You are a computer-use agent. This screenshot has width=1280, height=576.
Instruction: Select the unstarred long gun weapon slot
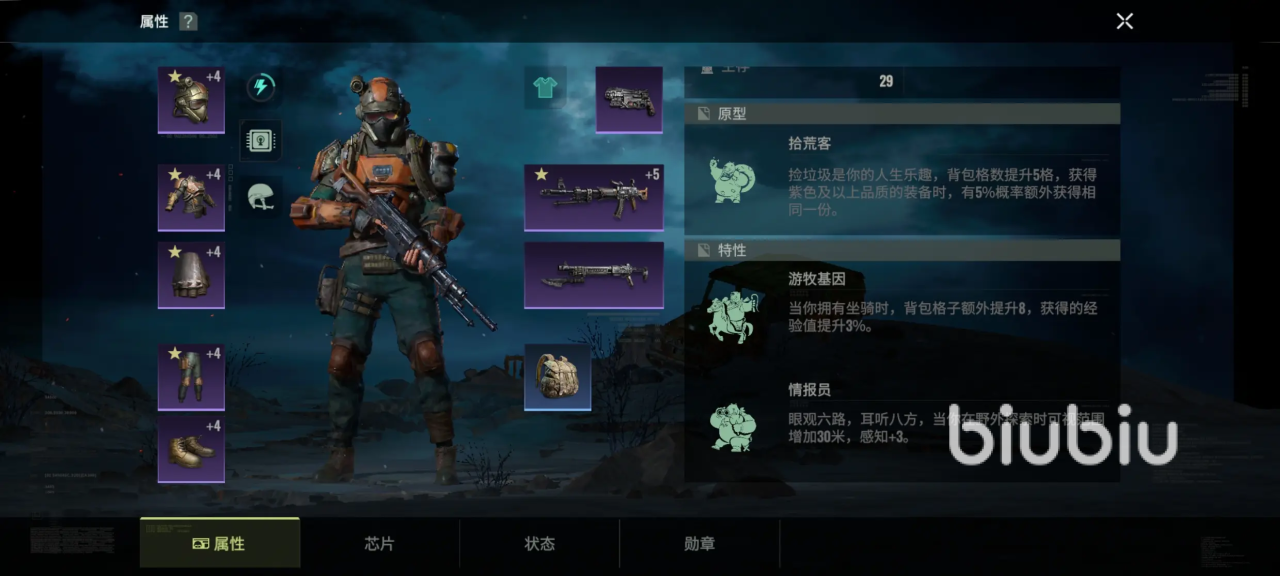tap(594, 274)
